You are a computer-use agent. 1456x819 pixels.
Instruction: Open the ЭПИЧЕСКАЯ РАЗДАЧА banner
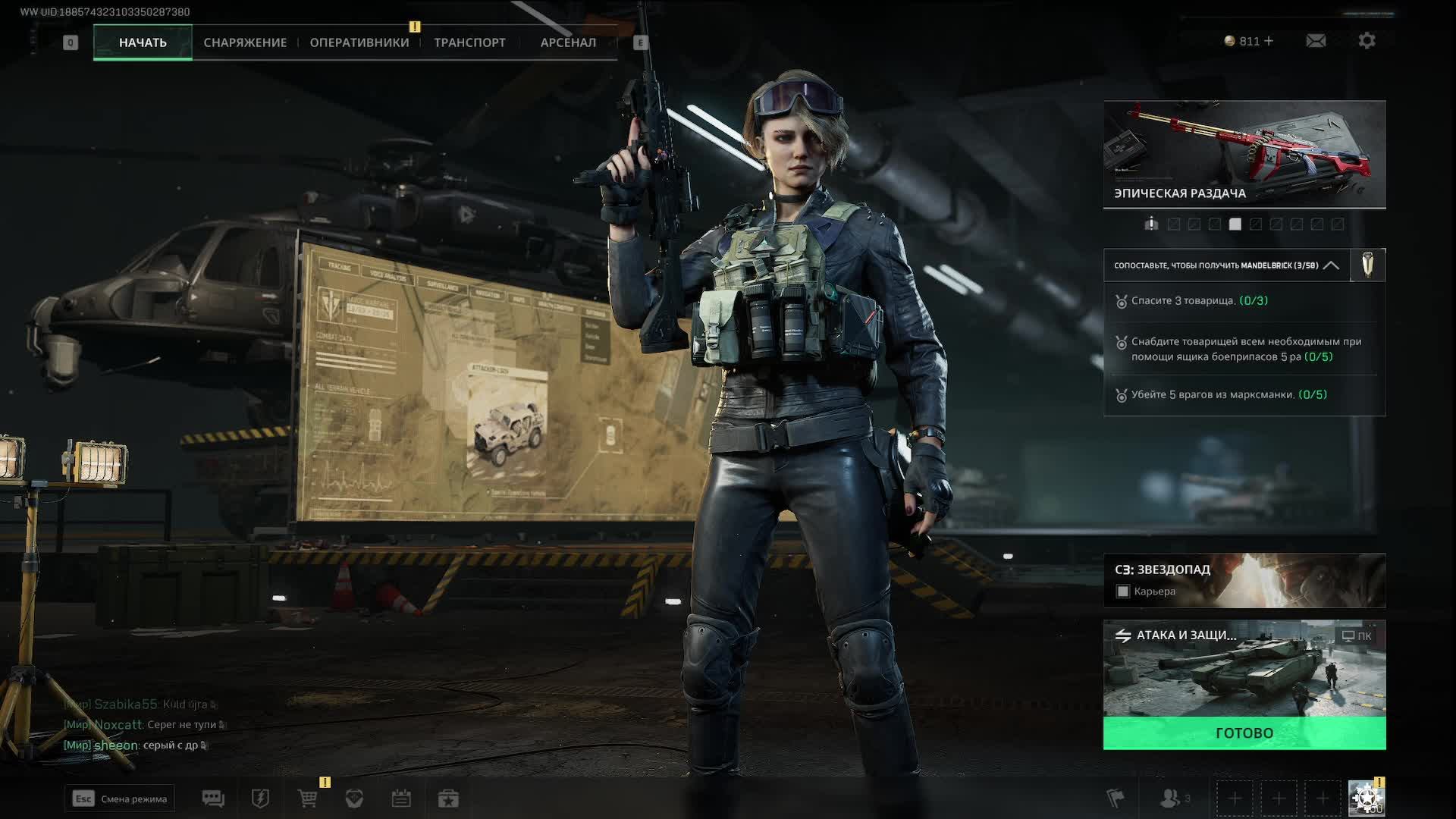[1244, 154]
